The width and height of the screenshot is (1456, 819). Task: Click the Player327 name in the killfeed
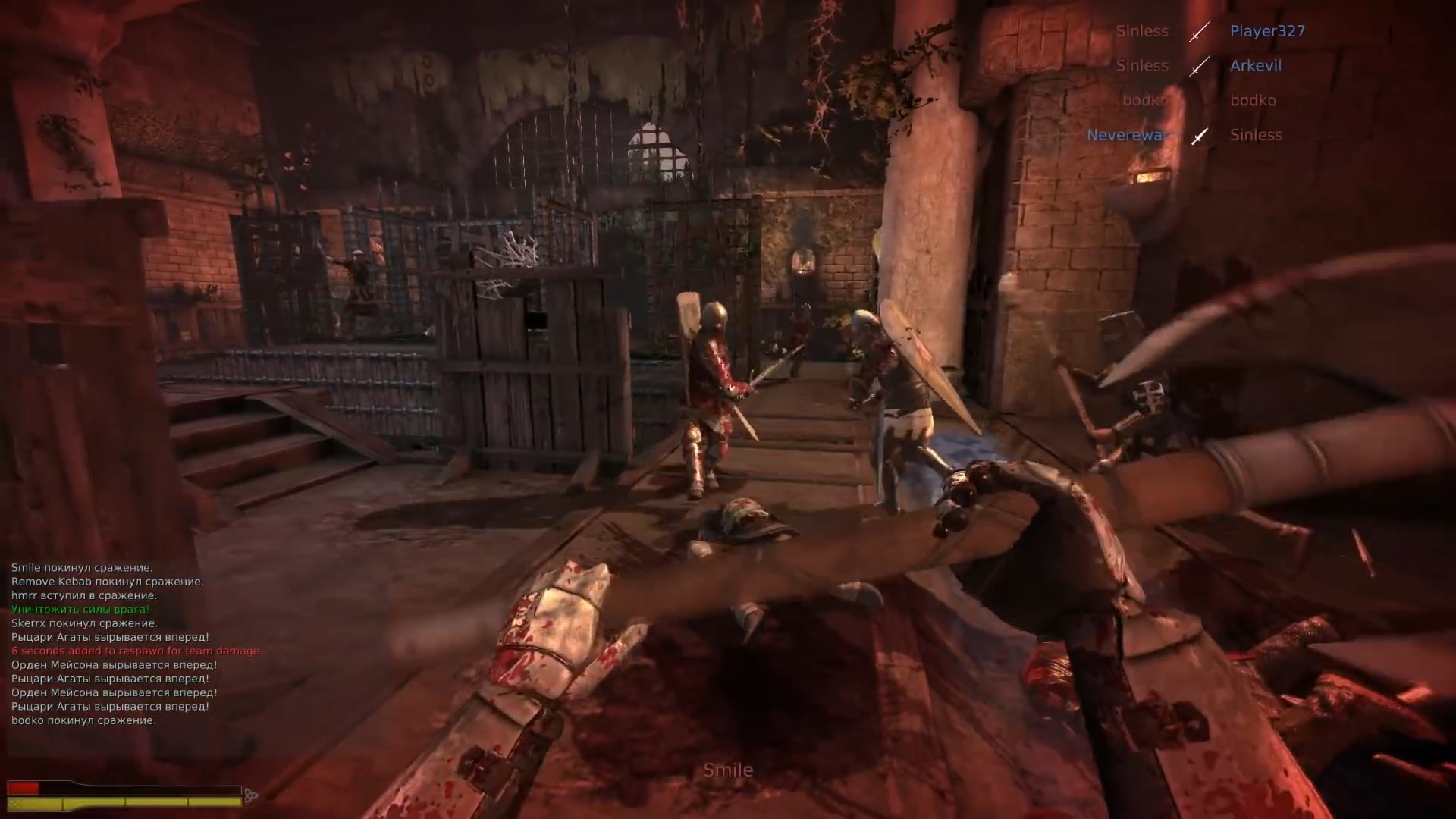pyautogui.click(x=1268, y=31)
